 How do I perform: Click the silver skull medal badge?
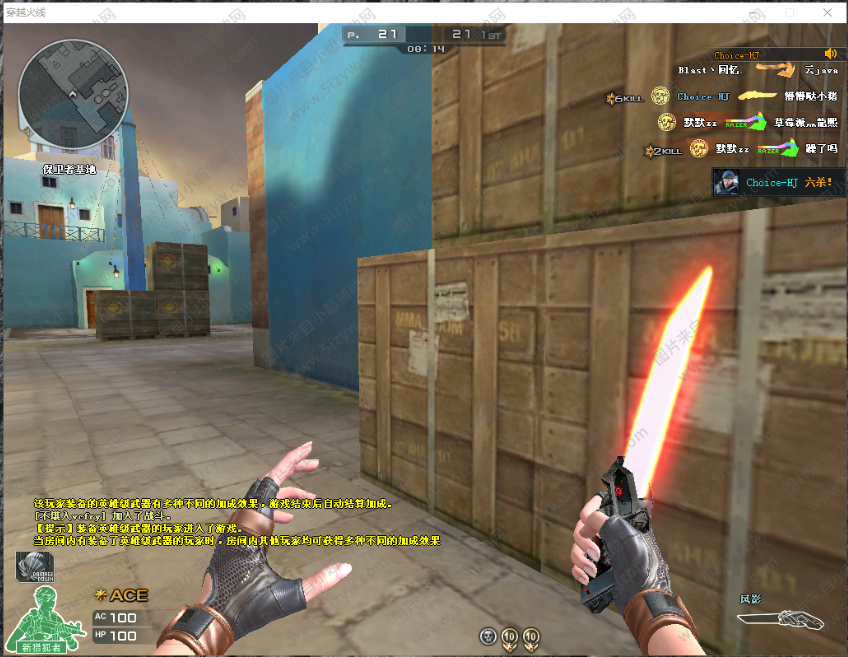pyautogui.click(x=488, y=636)
